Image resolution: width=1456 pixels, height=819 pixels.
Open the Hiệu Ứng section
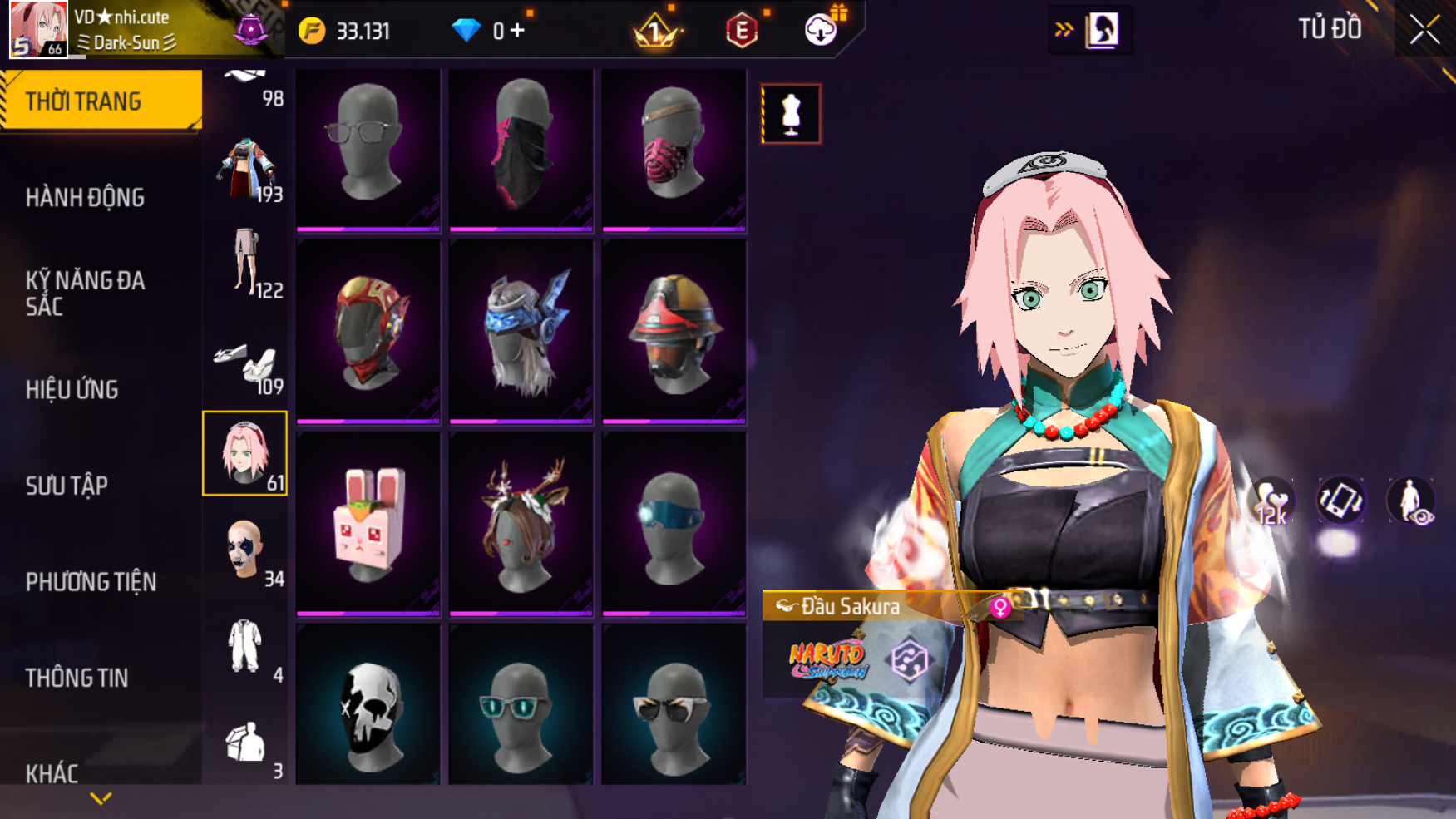(x=72, y=389)
